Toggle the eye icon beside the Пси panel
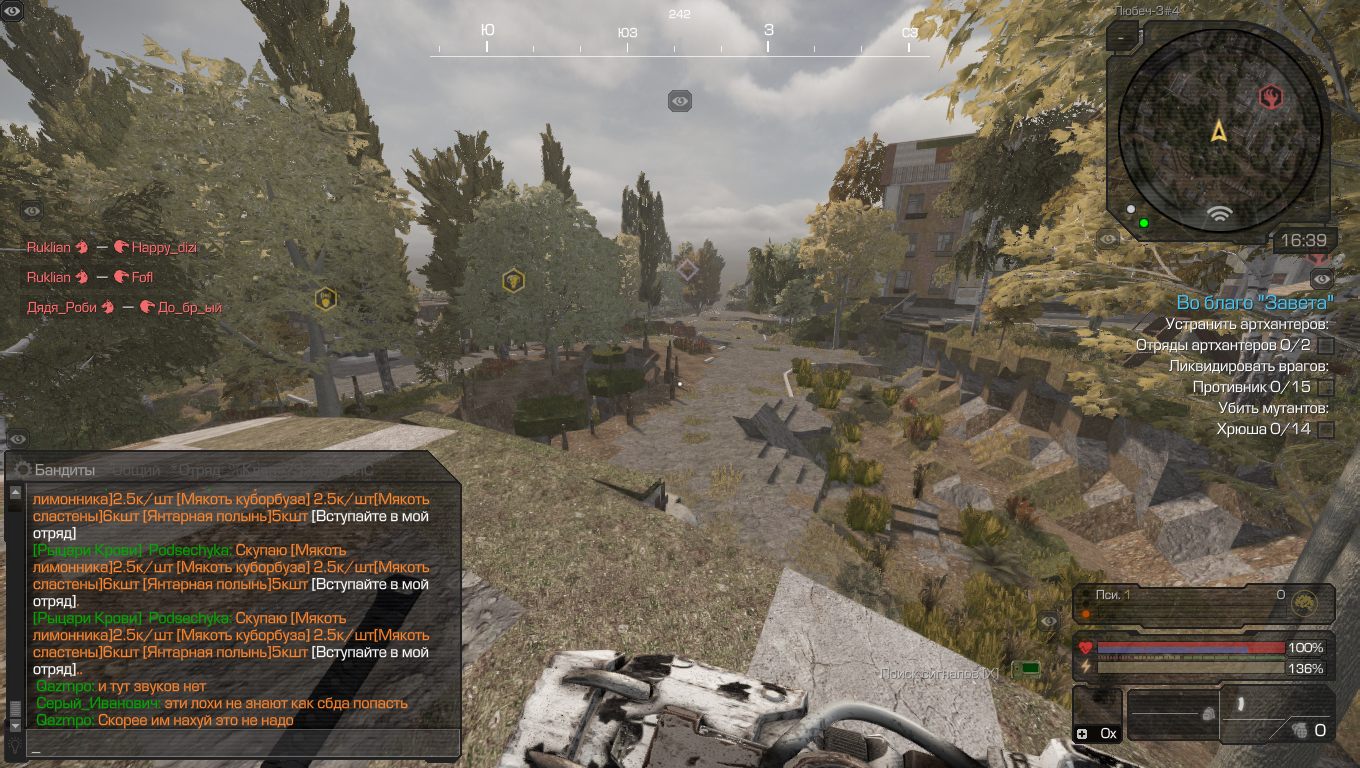Screen dimensions: 1360x768 pos(1048,622)
